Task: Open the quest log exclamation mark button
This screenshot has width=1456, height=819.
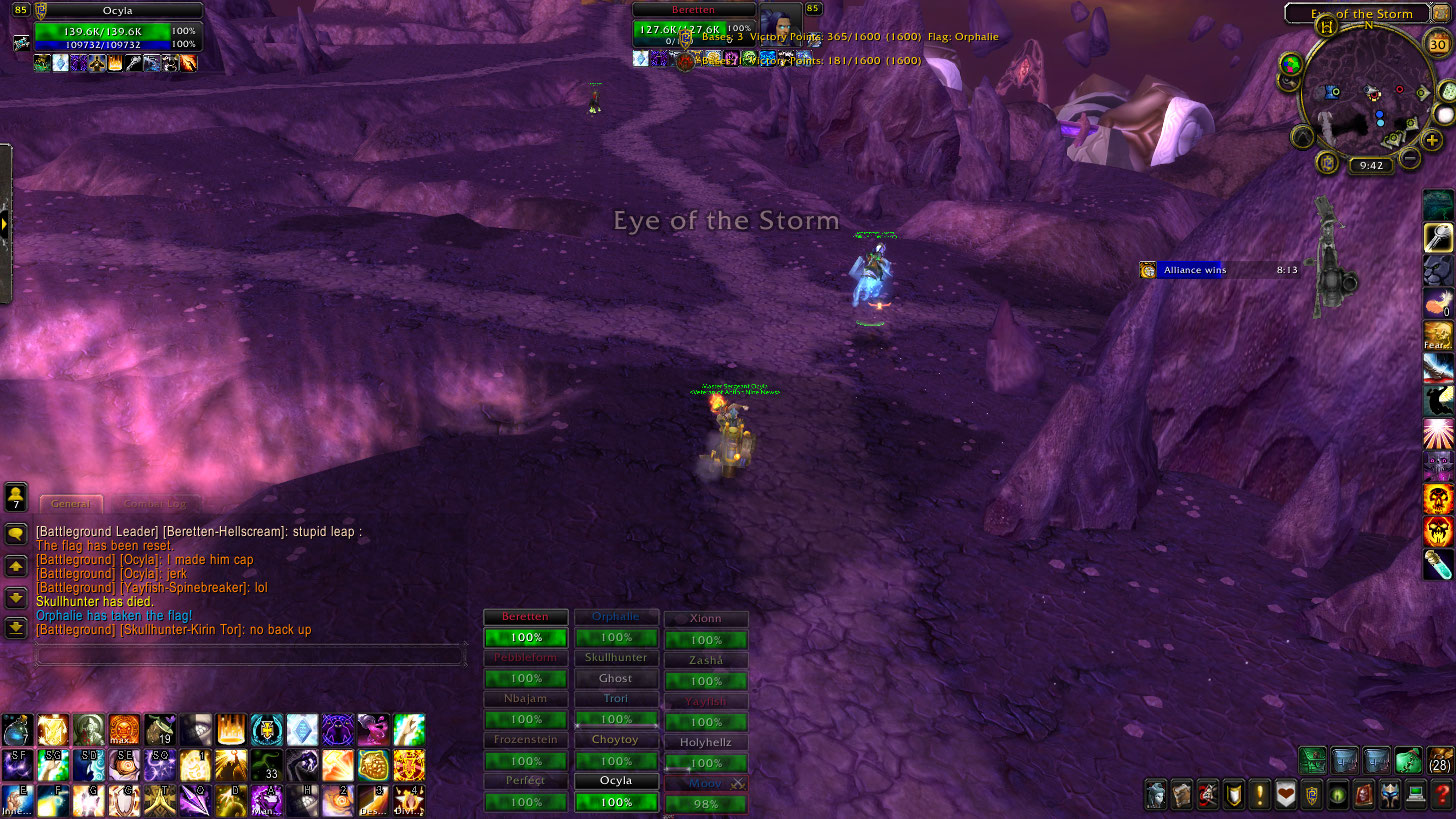Action: [x=1260, y=795]
